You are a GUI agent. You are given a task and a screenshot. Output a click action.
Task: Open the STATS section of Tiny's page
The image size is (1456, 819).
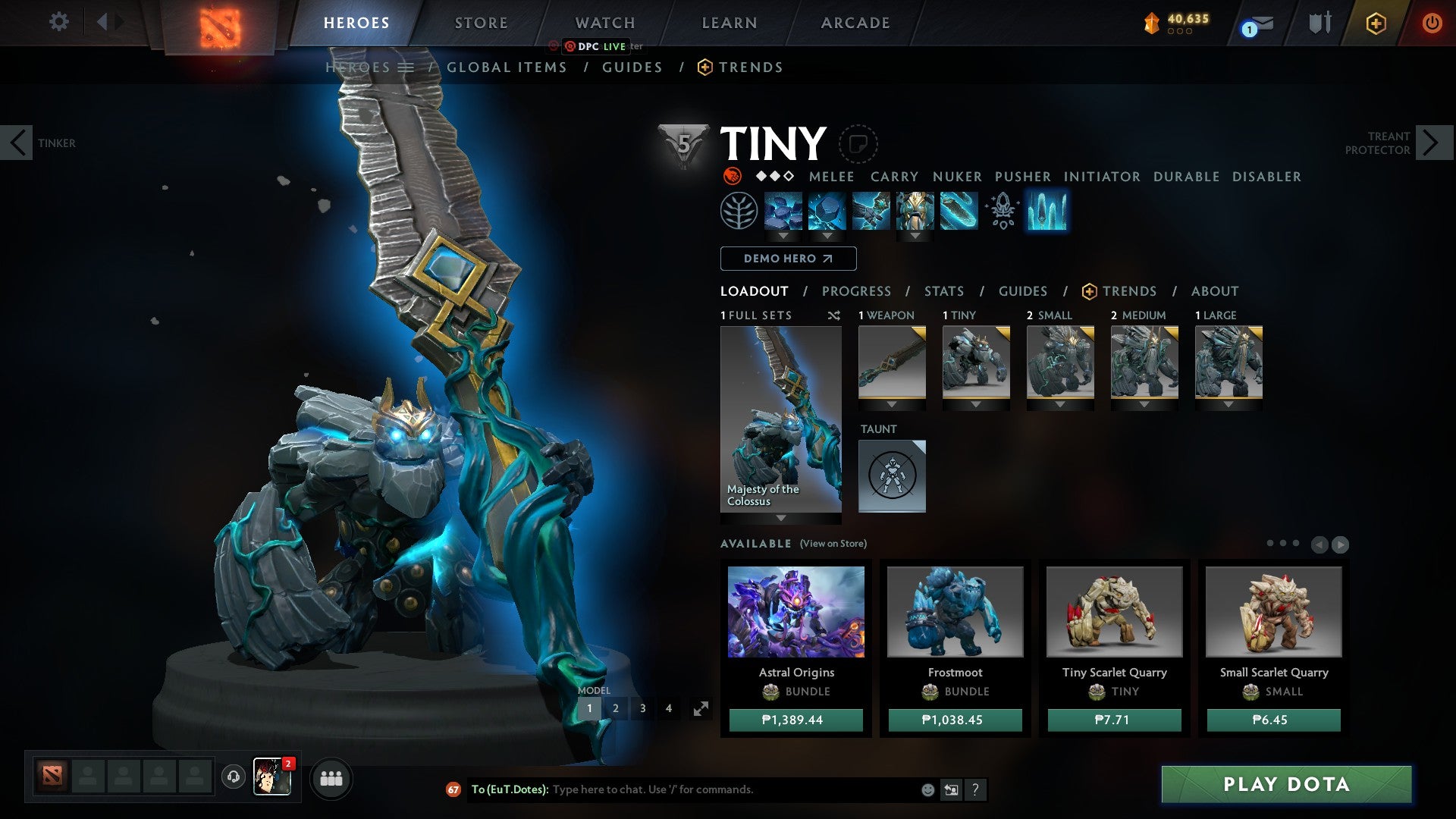point(943,290)
